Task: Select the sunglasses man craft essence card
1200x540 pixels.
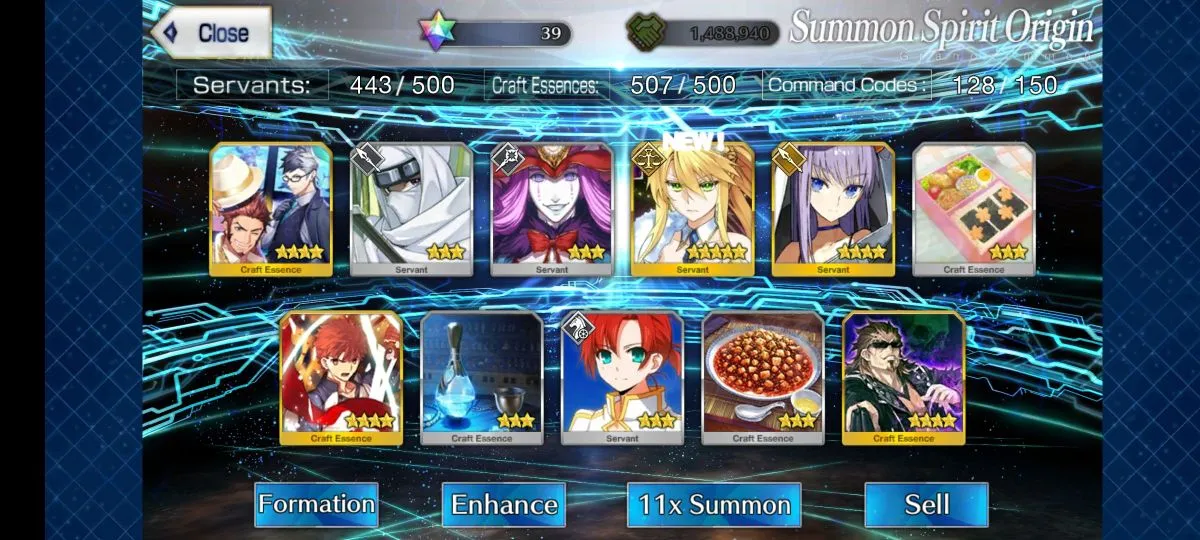Action: pos(904,377)
